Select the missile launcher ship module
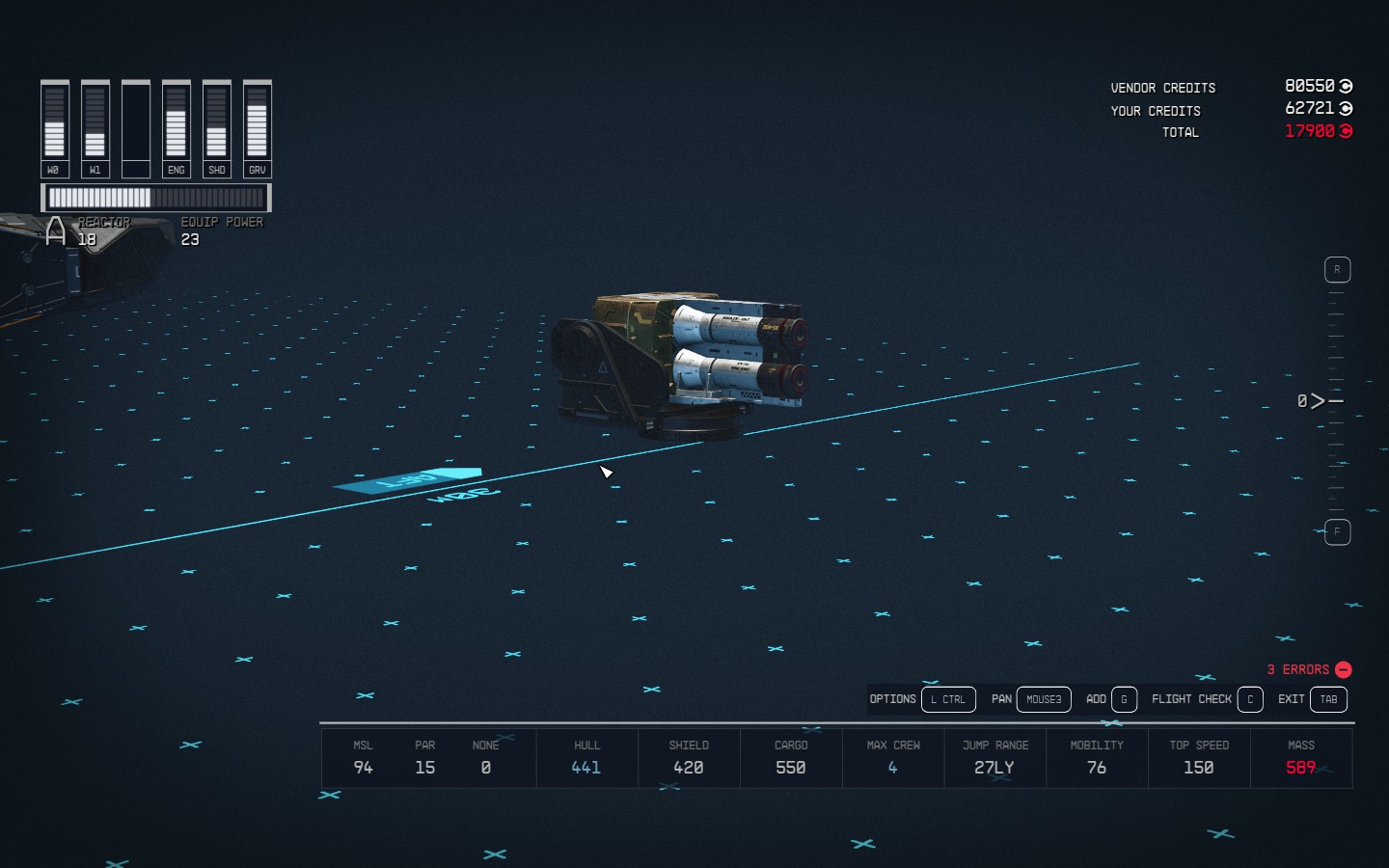This screenshot has height=868, width=1389. click(686, 361)
